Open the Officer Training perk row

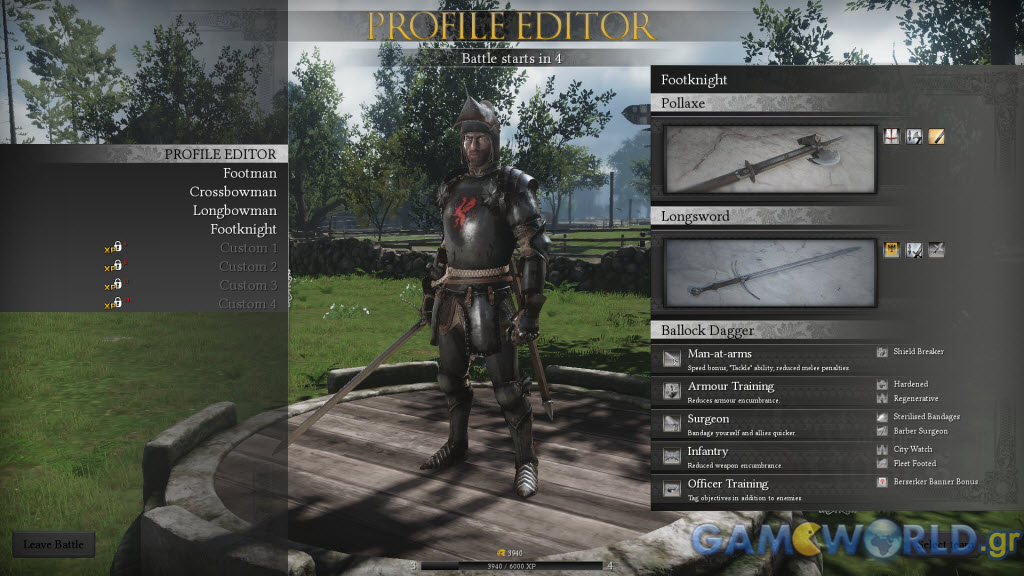click(762, 489)
